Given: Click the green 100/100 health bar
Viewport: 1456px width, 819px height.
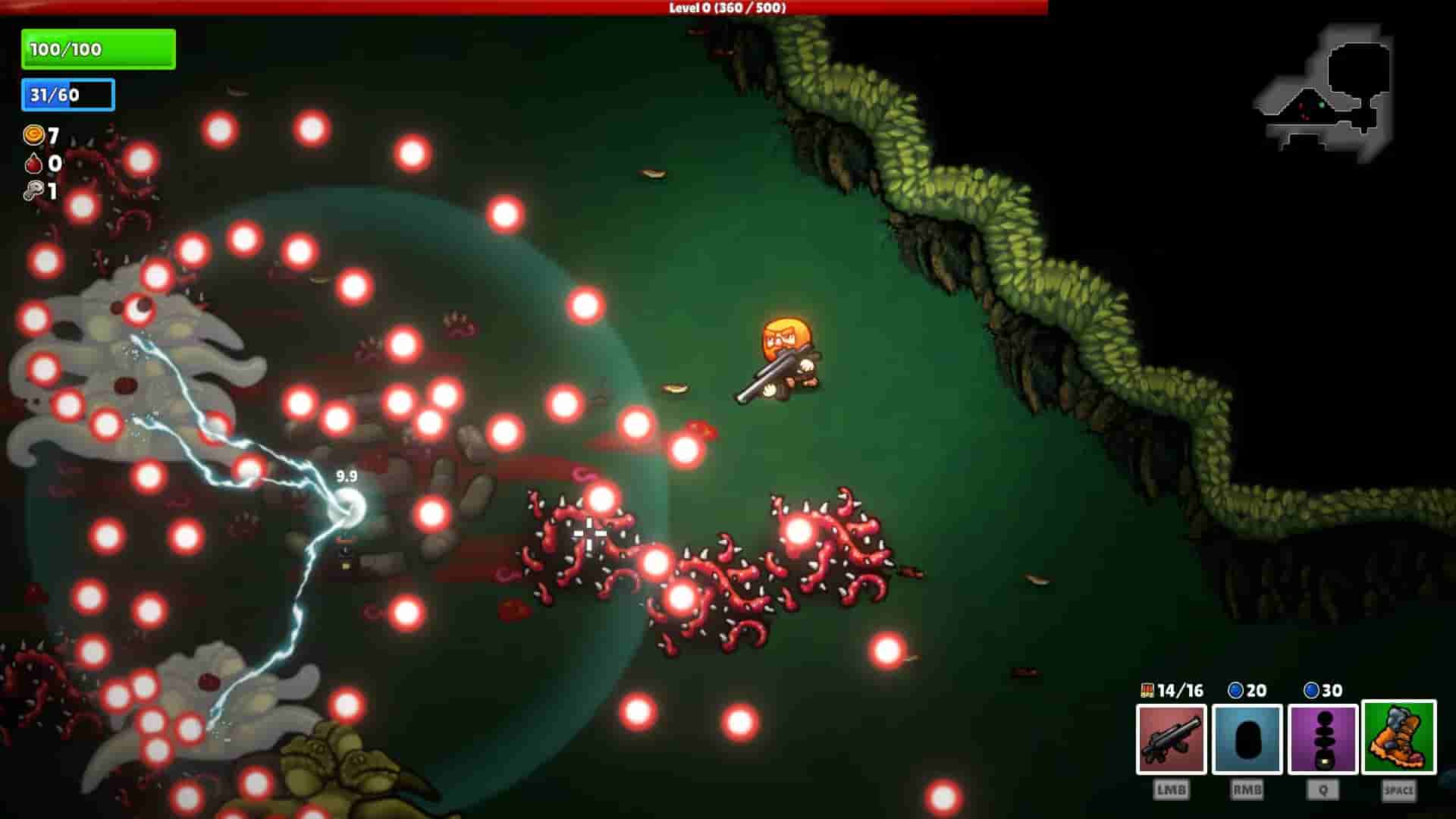Looking at the screenshot, I should point(98,48).
